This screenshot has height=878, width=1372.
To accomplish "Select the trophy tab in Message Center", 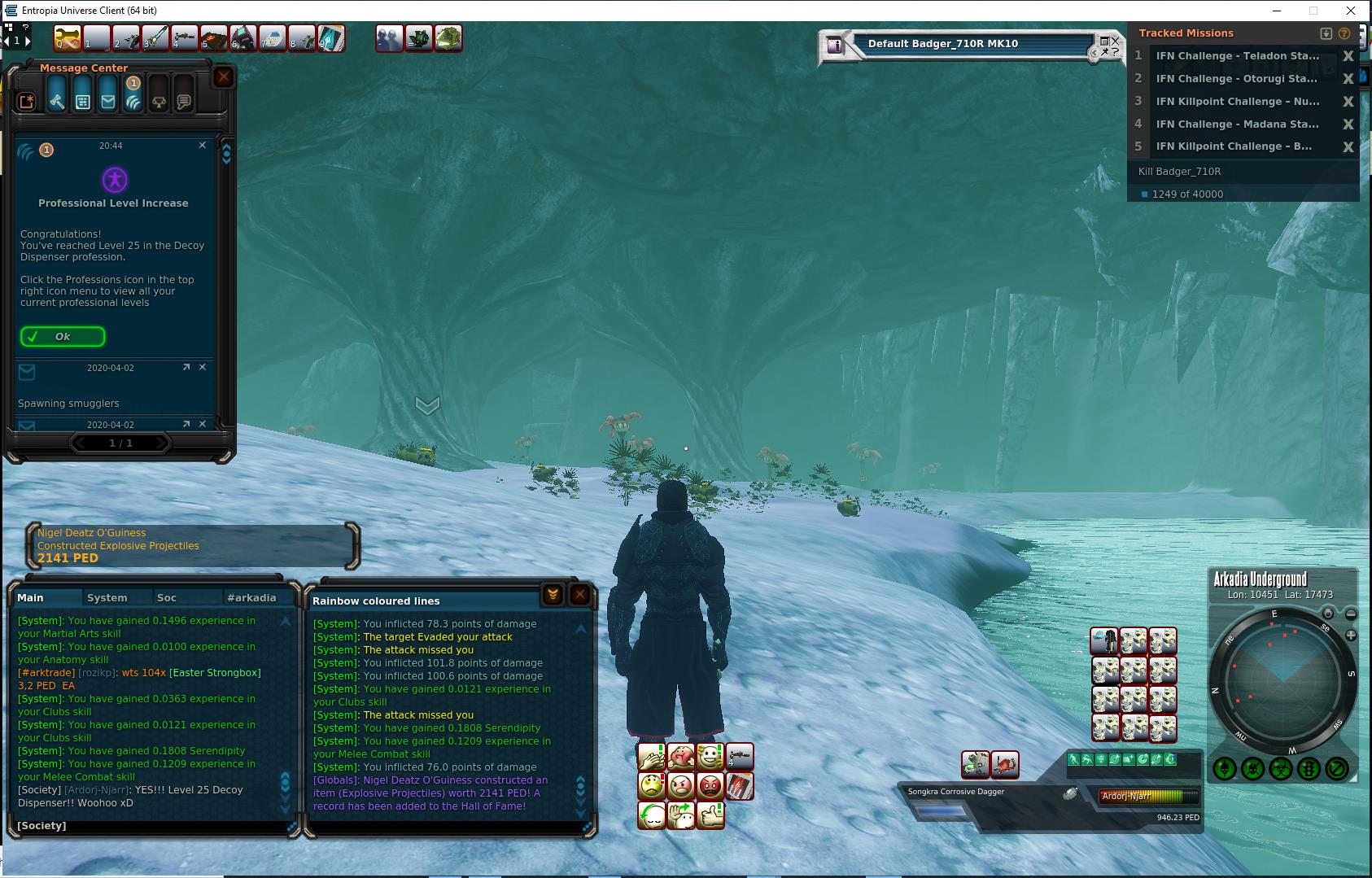I will tap(159, 101).
